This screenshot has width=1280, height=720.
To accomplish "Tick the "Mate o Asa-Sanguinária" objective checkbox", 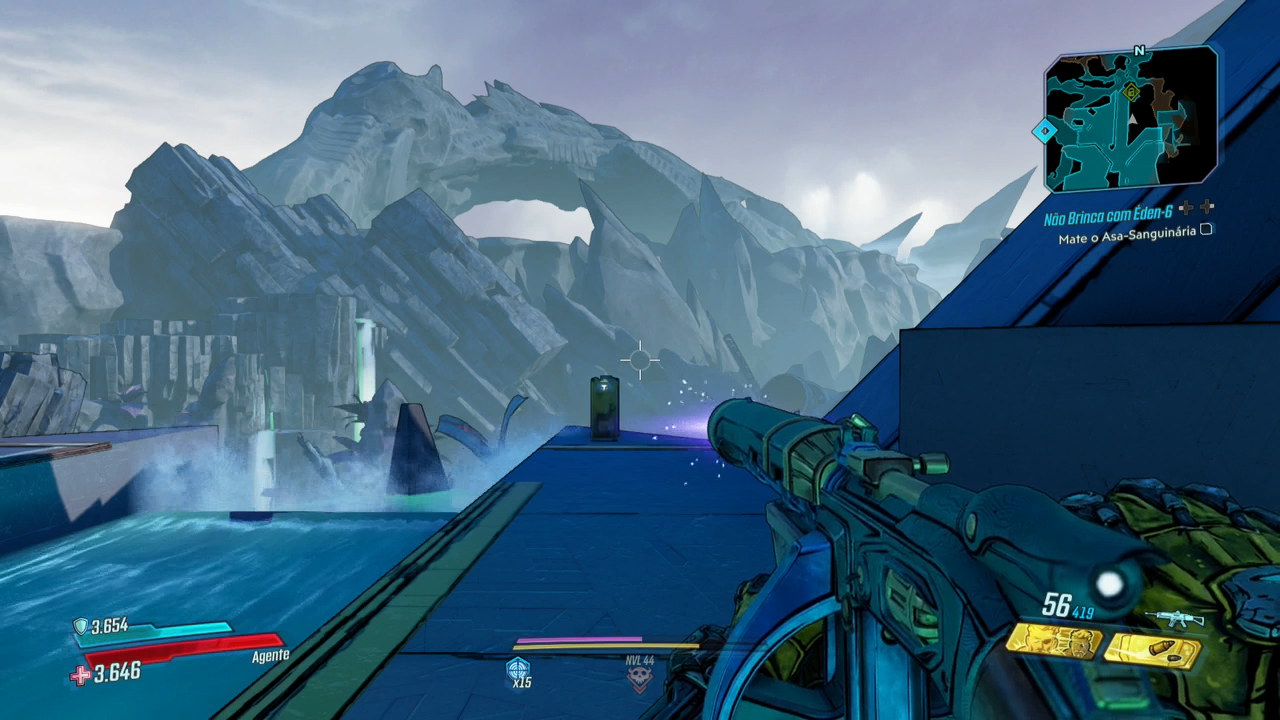I will point(1206,230).
